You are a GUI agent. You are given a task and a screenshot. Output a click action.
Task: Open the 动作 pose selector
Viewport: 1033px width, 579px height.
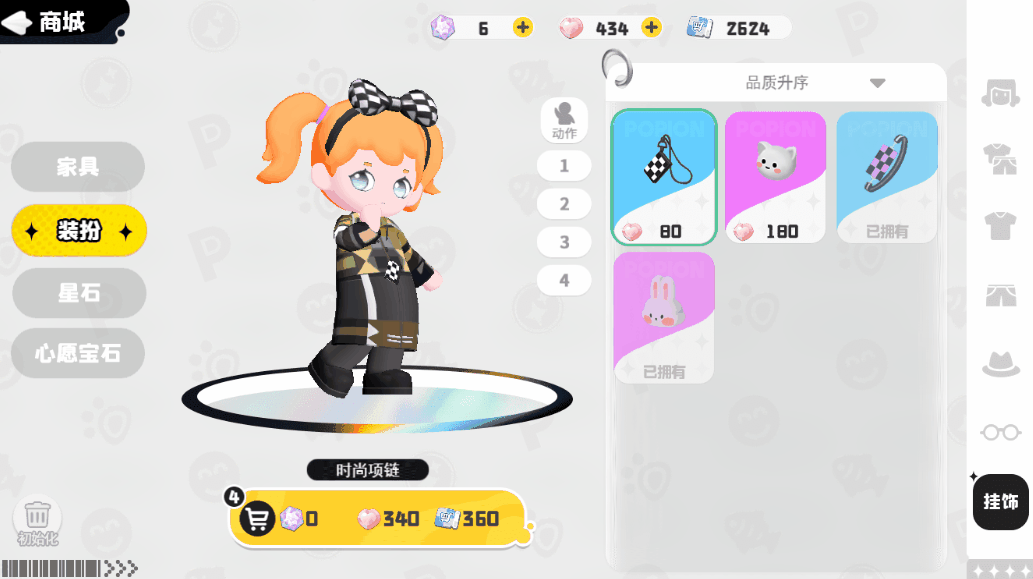[x=564, y=120]
